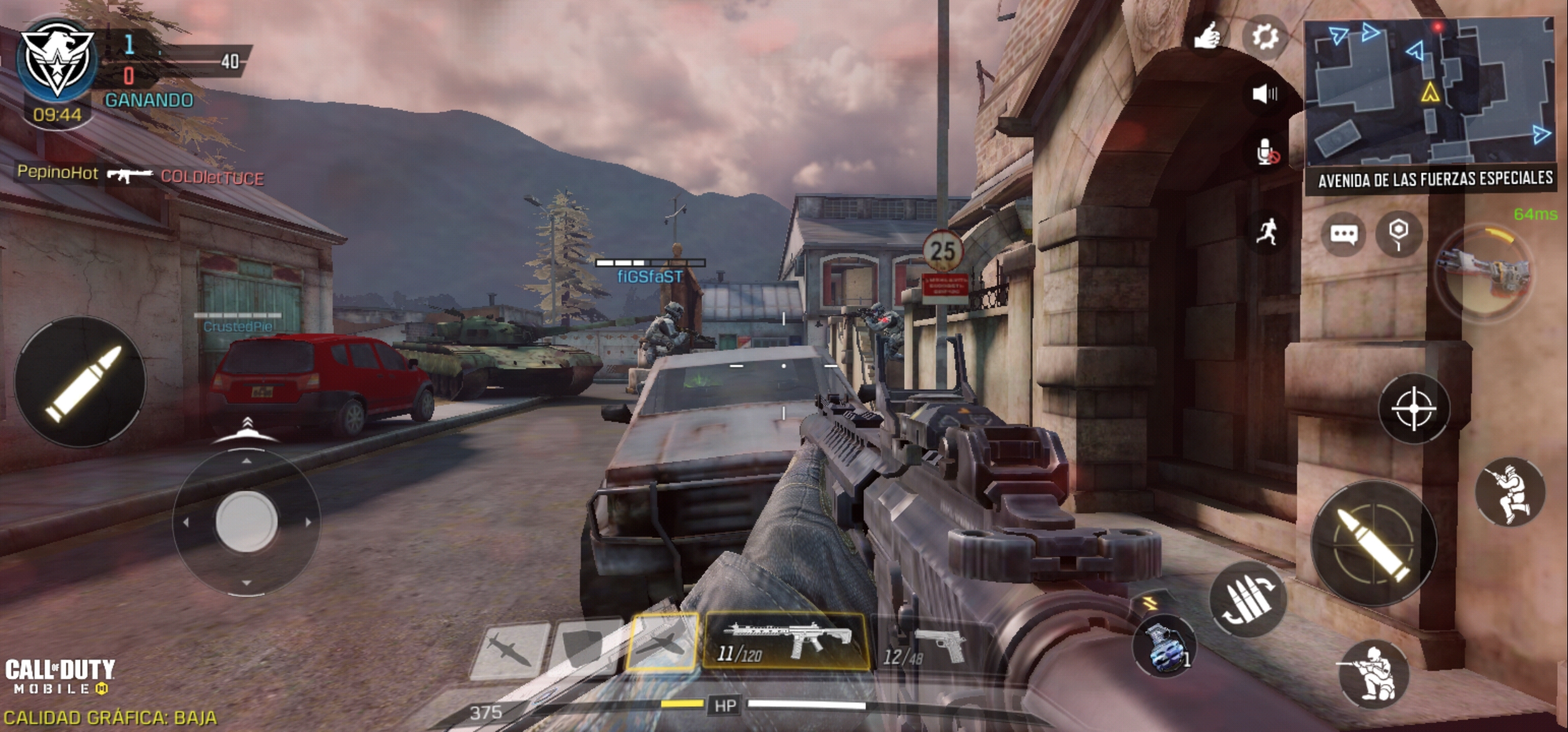Viewport: 1568px width, 732px height.
Task: Open the quick chat speech bubble
Action: [1344, 235]
